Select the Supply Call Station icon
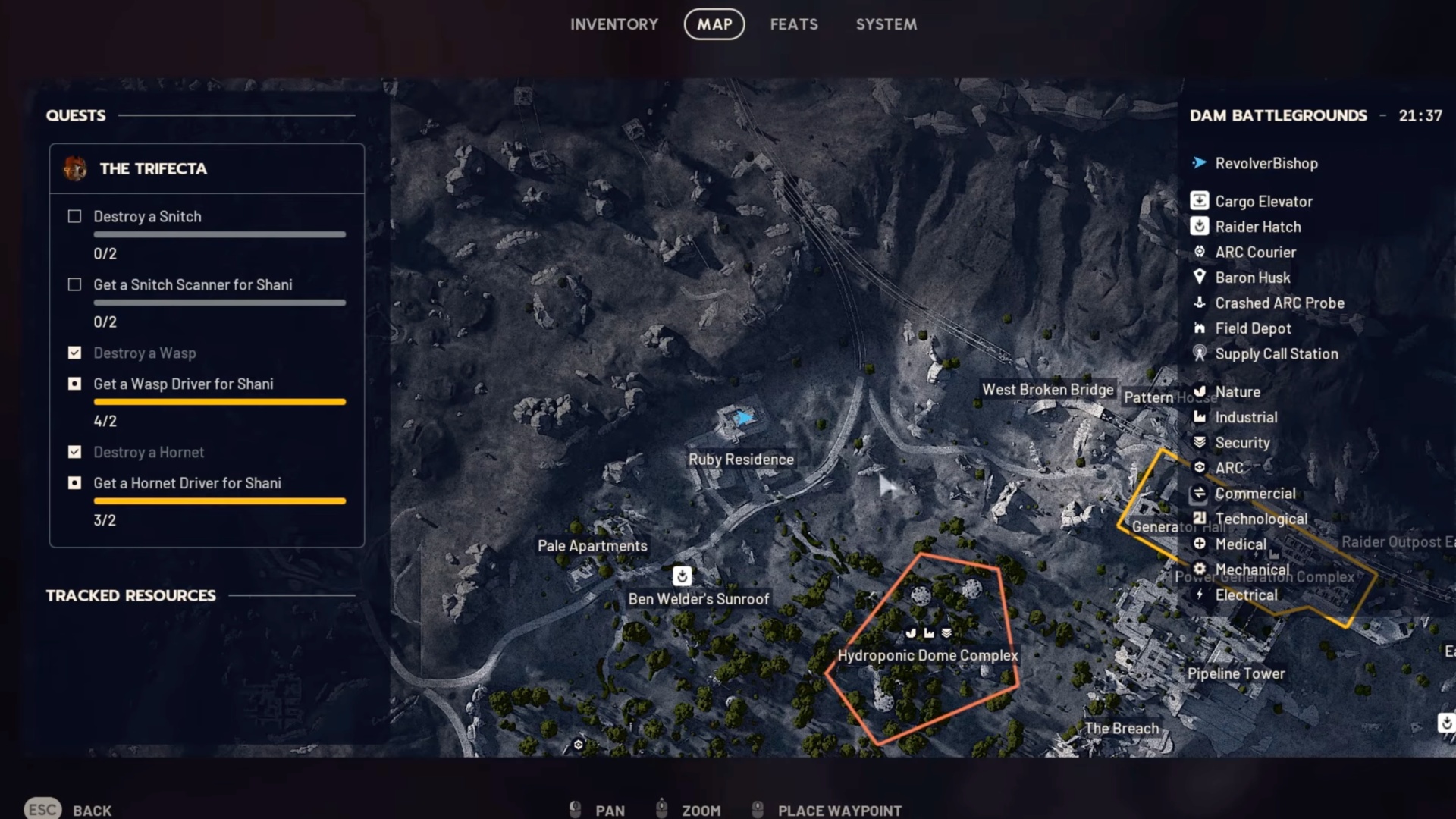Image resolution: width=1456 pixels, height=819 pixels. [1200, 353]
